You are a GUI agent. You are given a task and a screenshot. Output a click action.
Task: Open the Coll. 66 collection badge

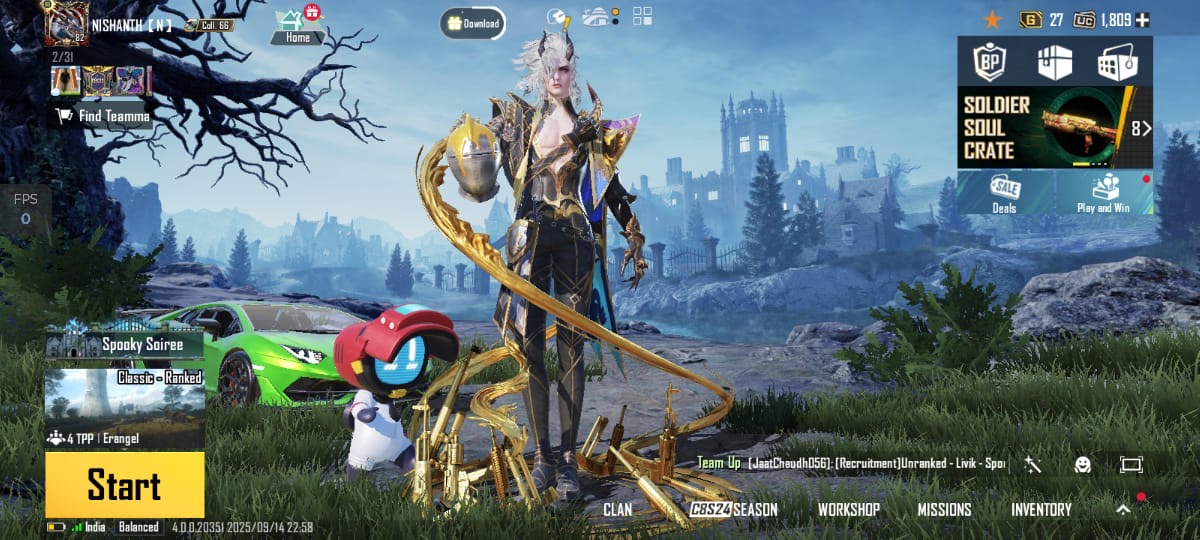point(208,24)
